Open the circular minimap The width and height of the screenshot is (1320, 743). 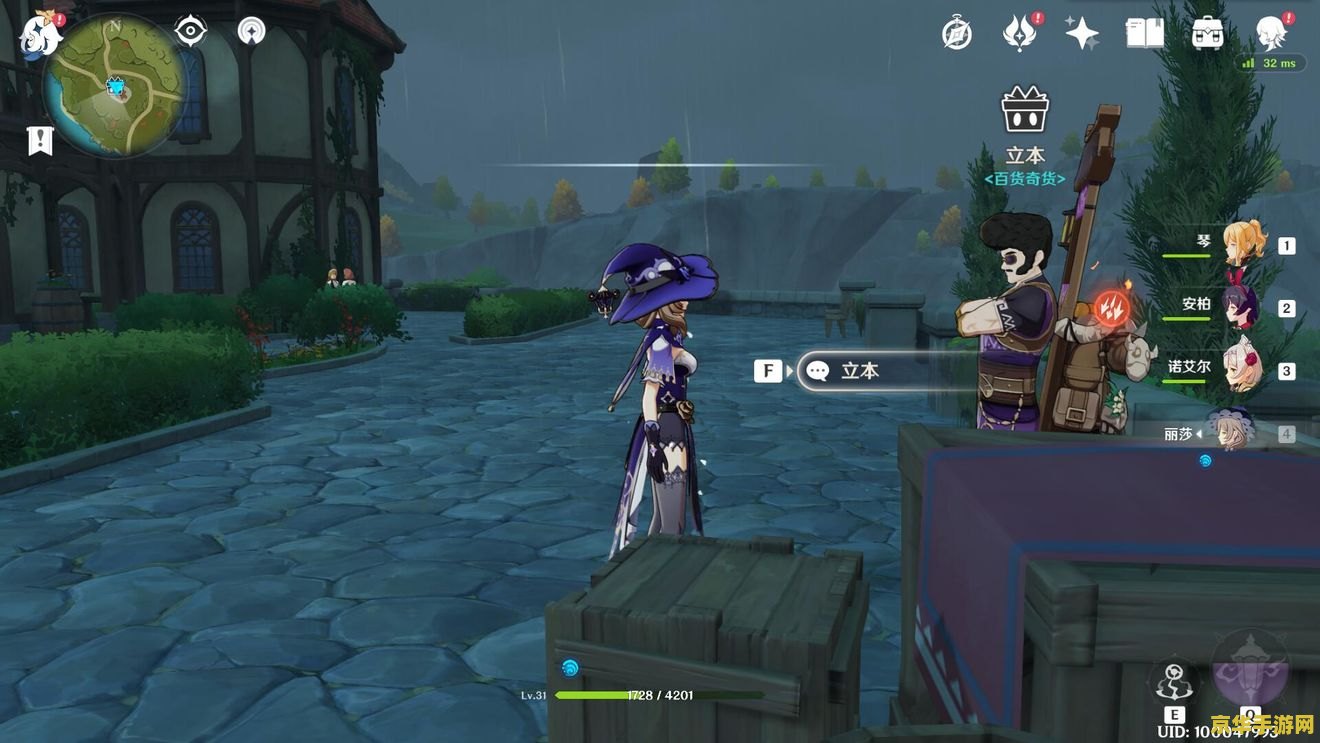[x=115, y=85]
